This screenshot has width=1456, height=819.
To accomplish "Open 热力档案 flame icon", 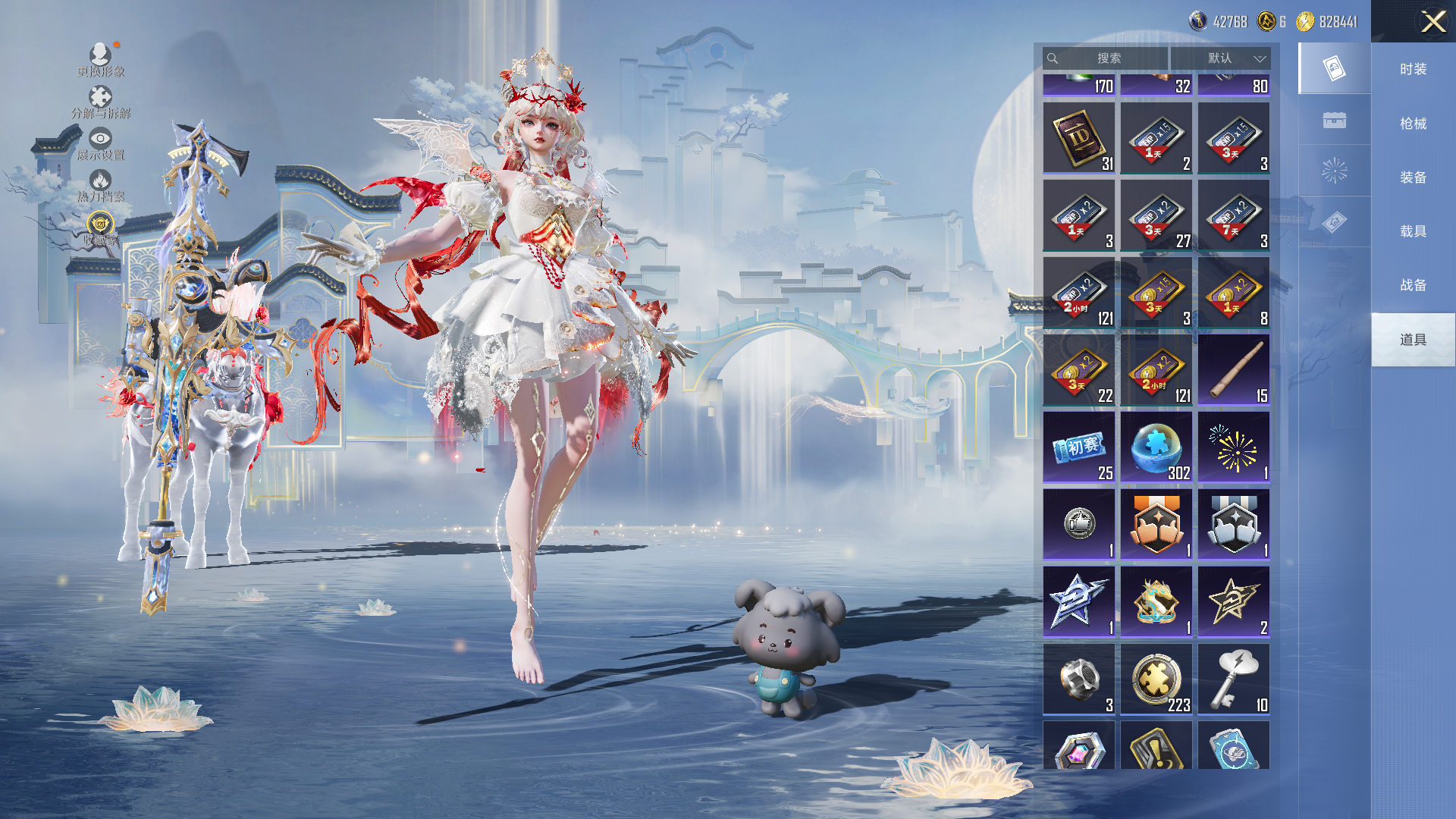I will tap(100, 185).
